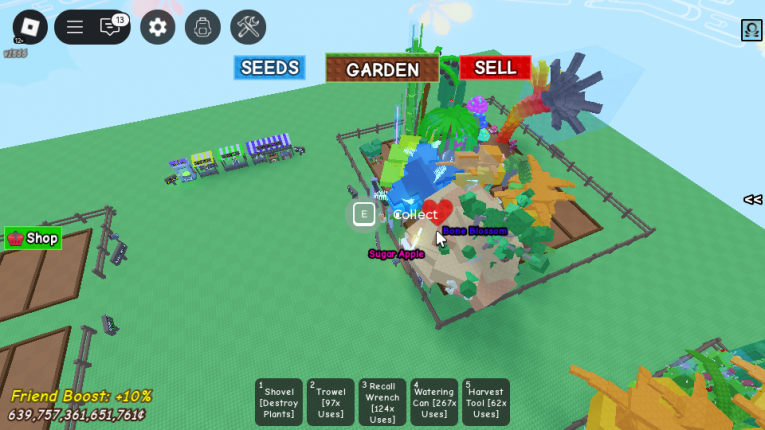765x430 pixels.
Task: Click the double-arrow expand button
Action: coord(752,200)
